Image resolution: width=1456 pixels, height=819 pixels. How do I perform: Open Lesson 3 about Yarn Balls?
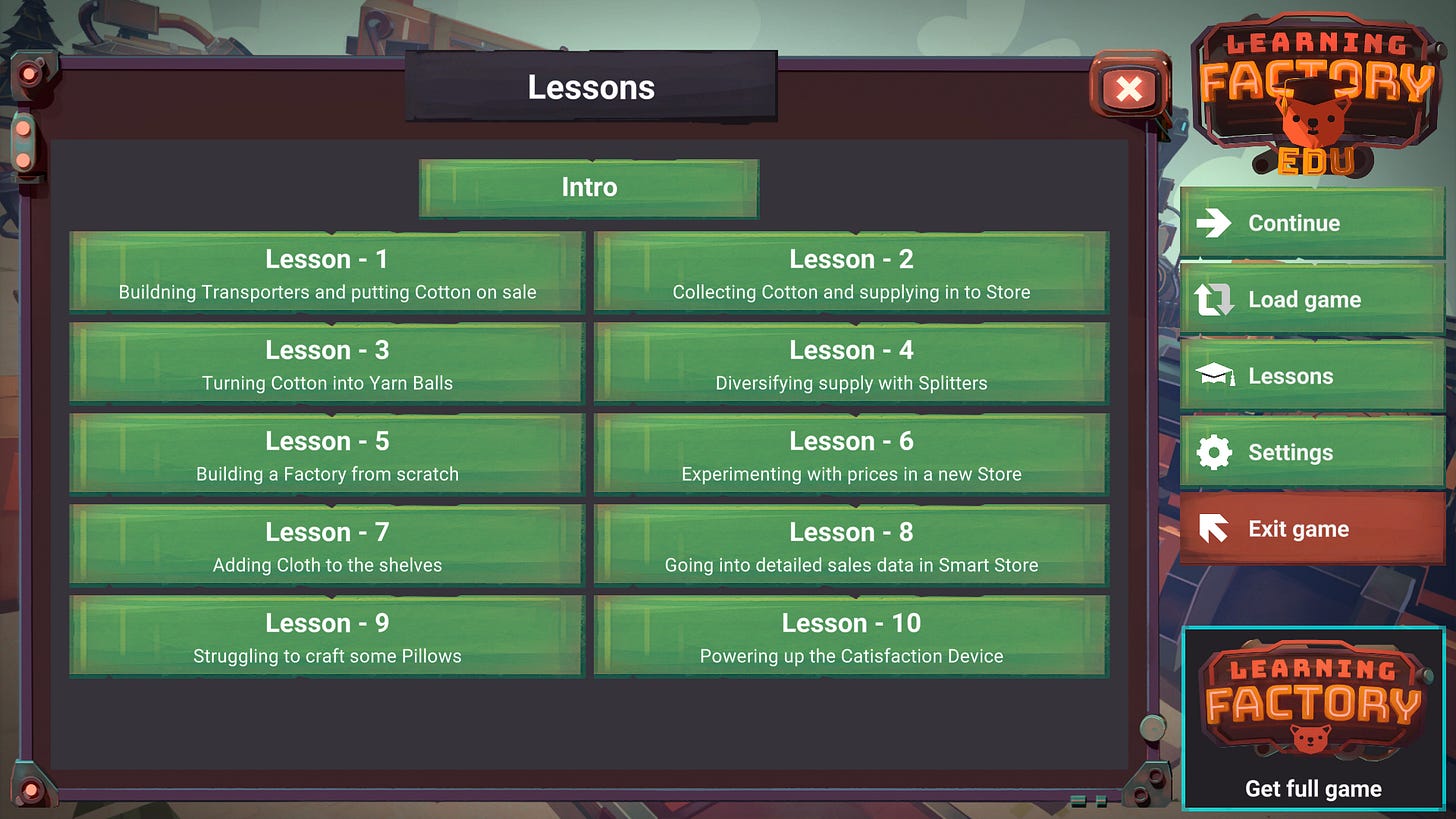[x=326, y=362]
